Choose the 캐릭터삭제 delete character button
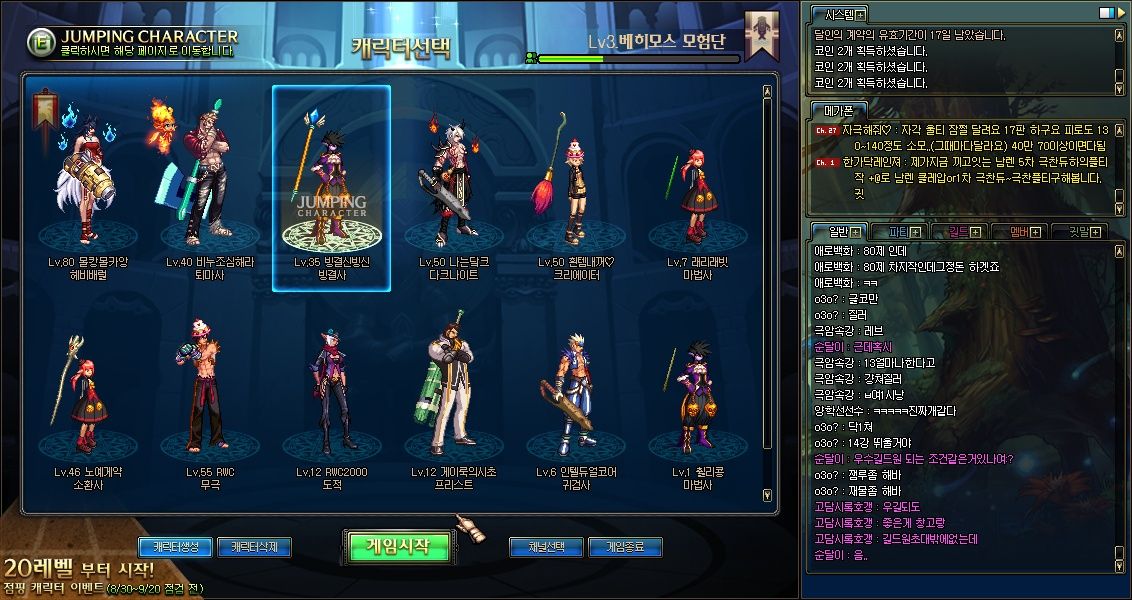 pyautogui.click(x=254, y=547)
